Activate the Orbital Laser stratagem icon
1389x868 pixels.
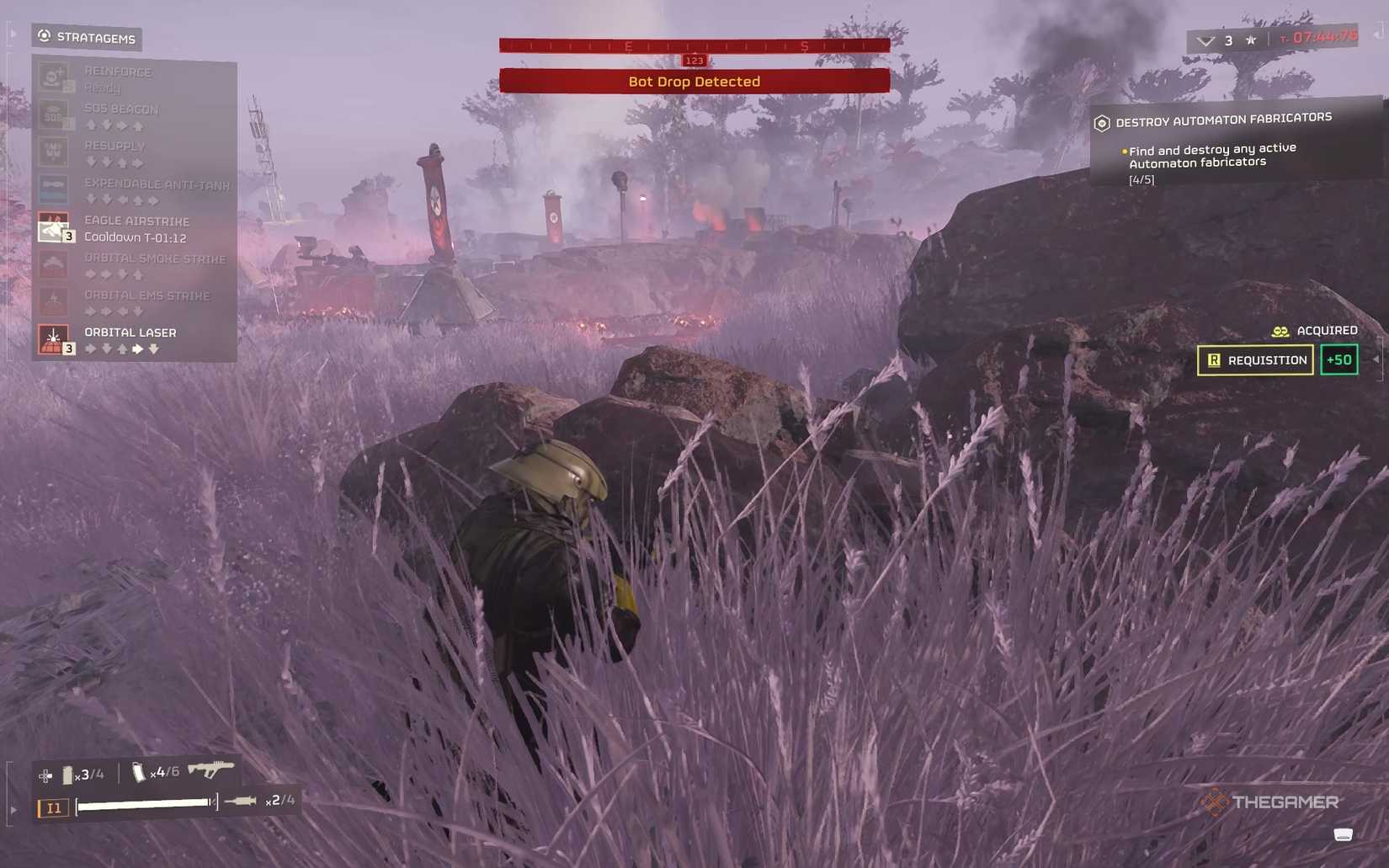[x=54, y=338]
